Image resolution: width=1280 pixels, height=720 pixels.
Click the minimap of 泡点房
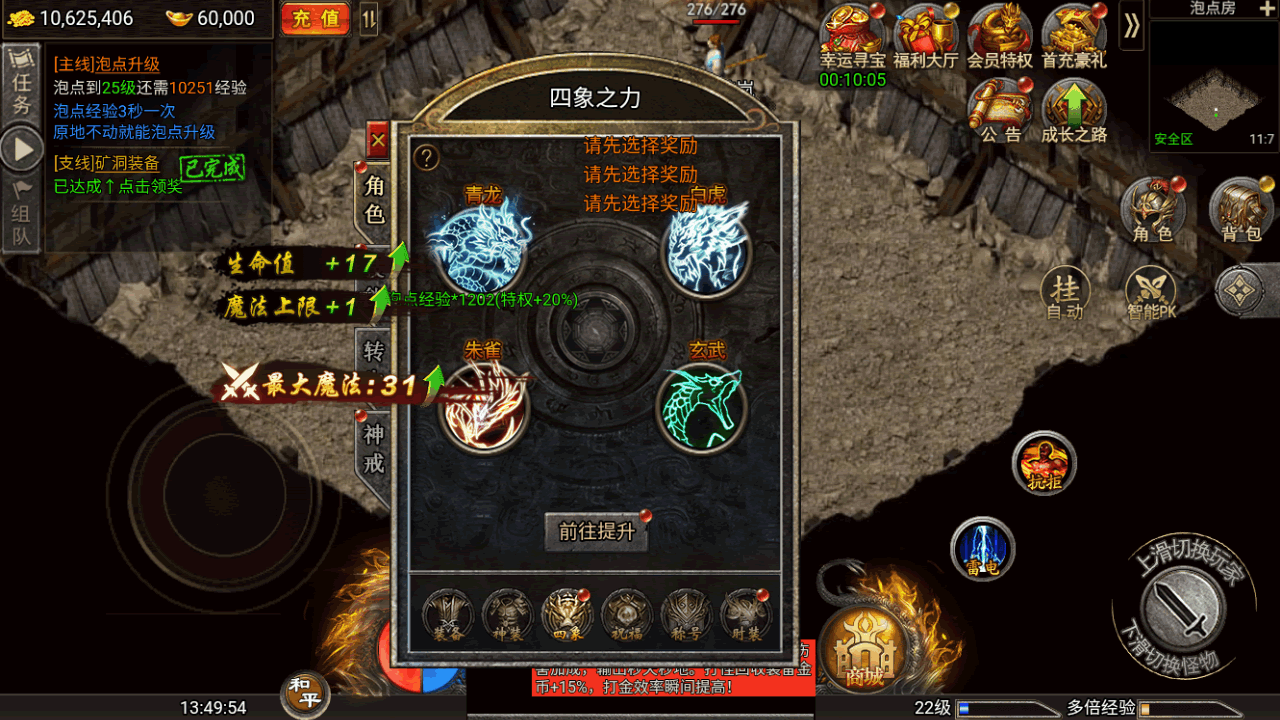pyautogui.click(x=1213, y=85)
